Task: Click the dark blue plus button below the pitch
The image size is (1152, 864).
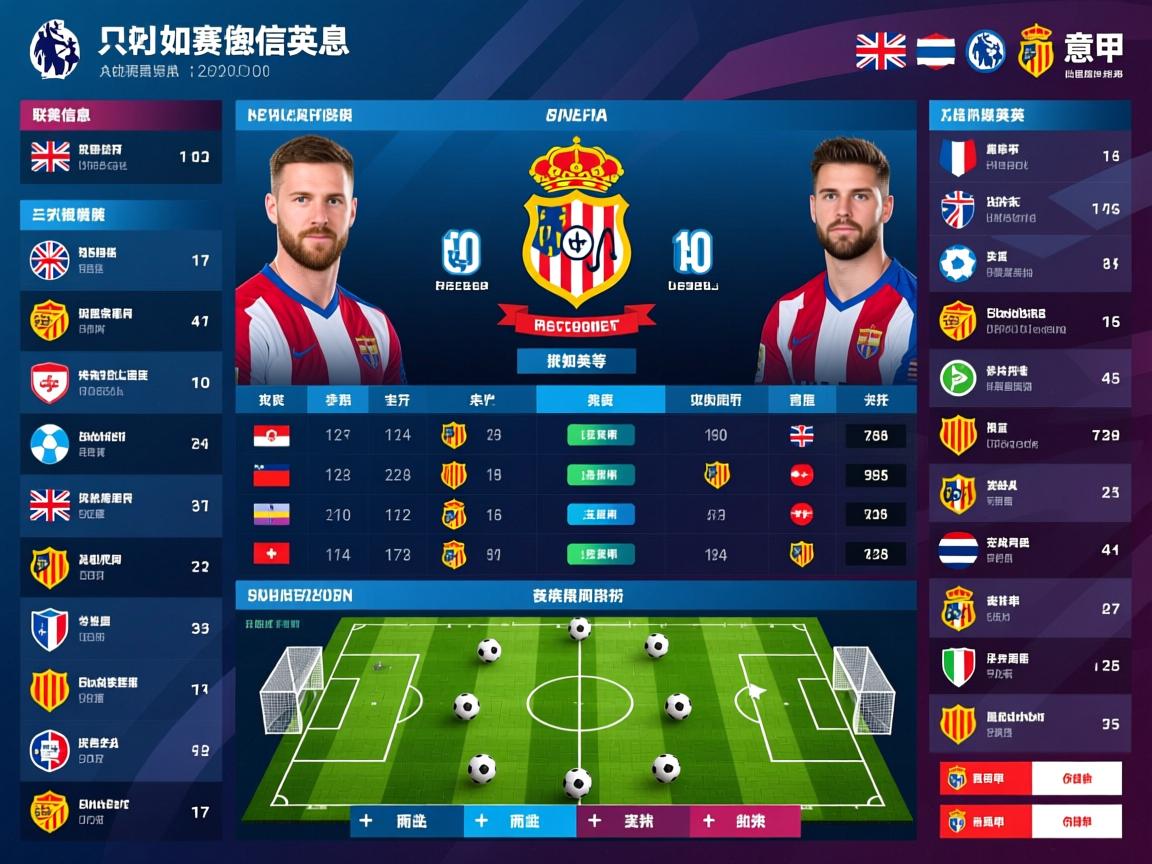Action: coord(406,821)
